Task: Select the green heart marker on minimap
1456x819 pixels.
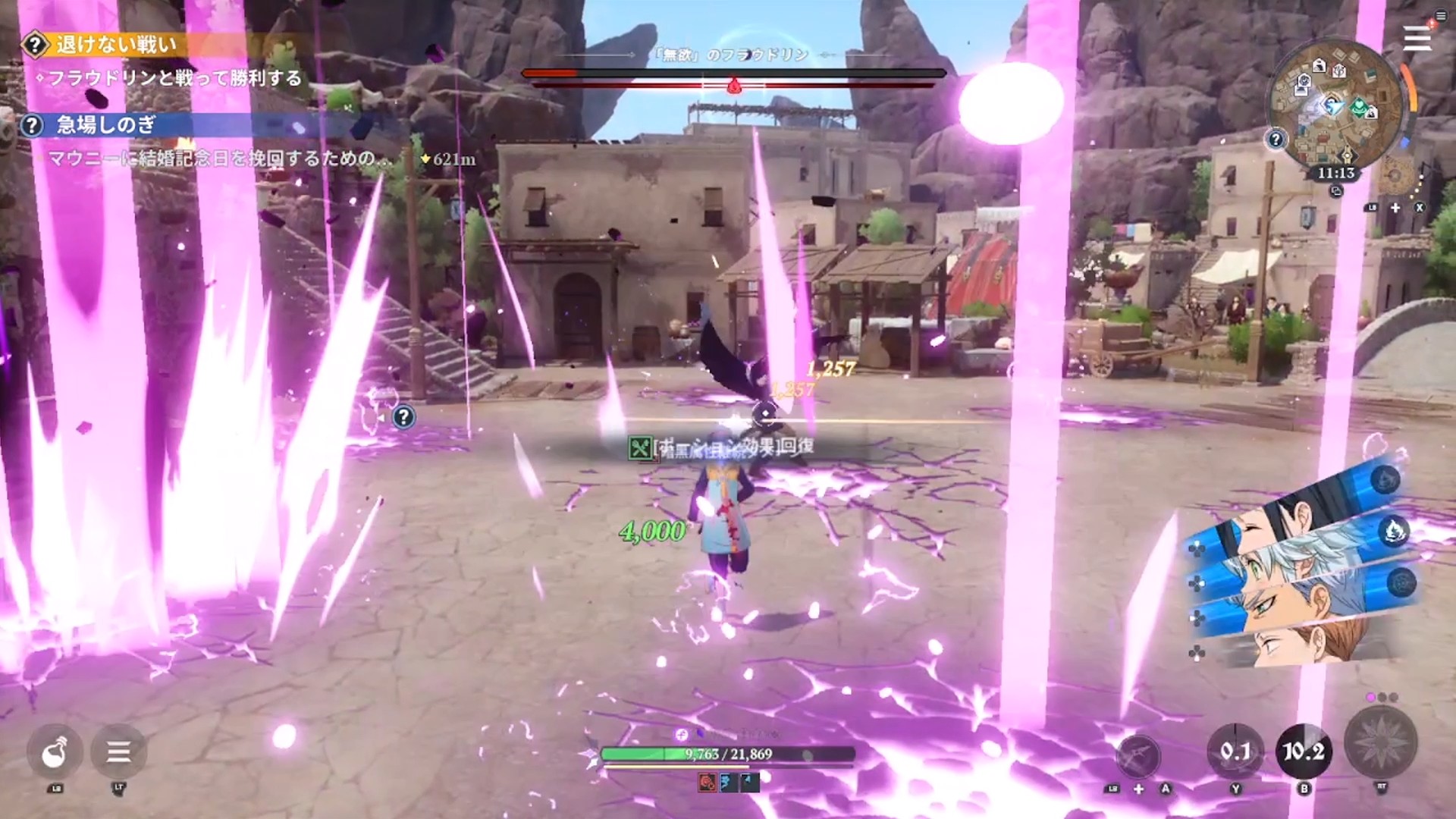Action: (1360, 108)
